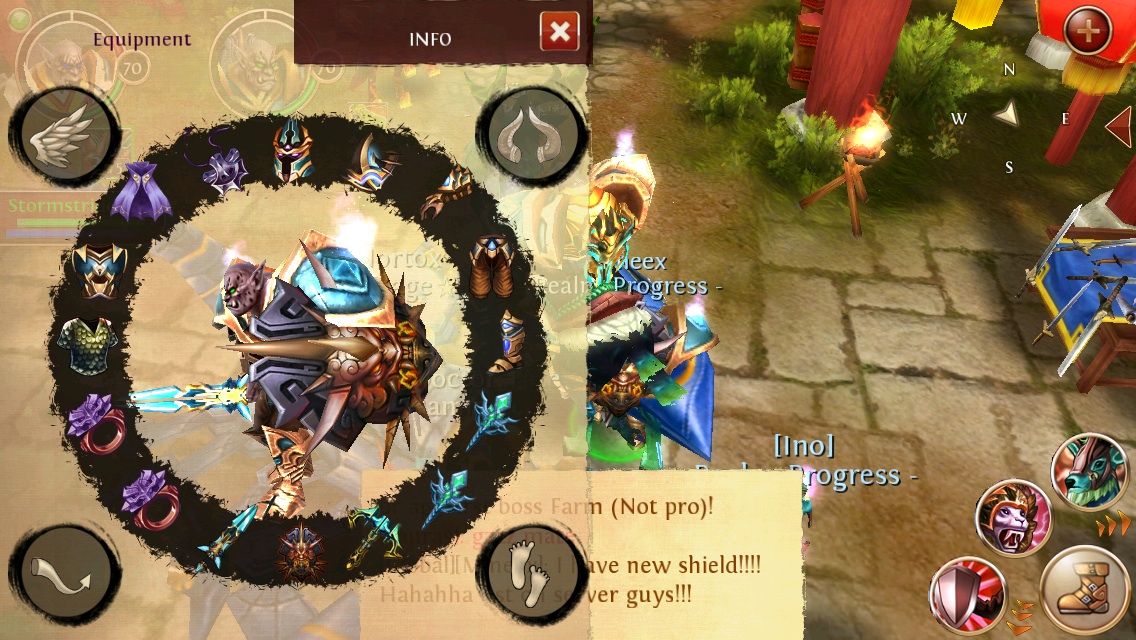Select the clawed gauntlet slot

click(445, 193)
